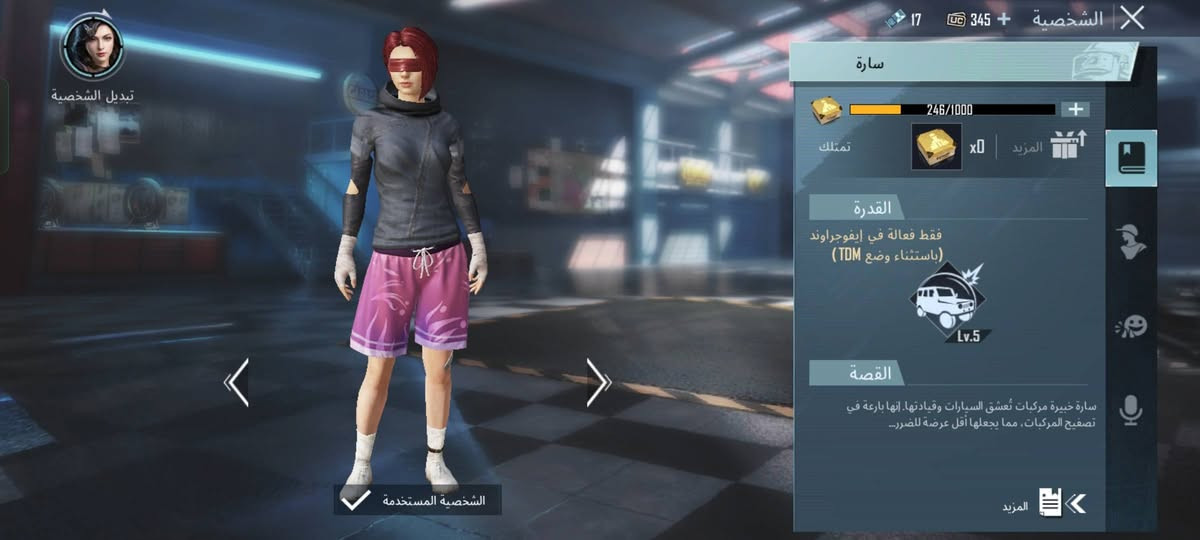Show the next character with right arrow
The image size is (1200, 540).
[598, 382]
